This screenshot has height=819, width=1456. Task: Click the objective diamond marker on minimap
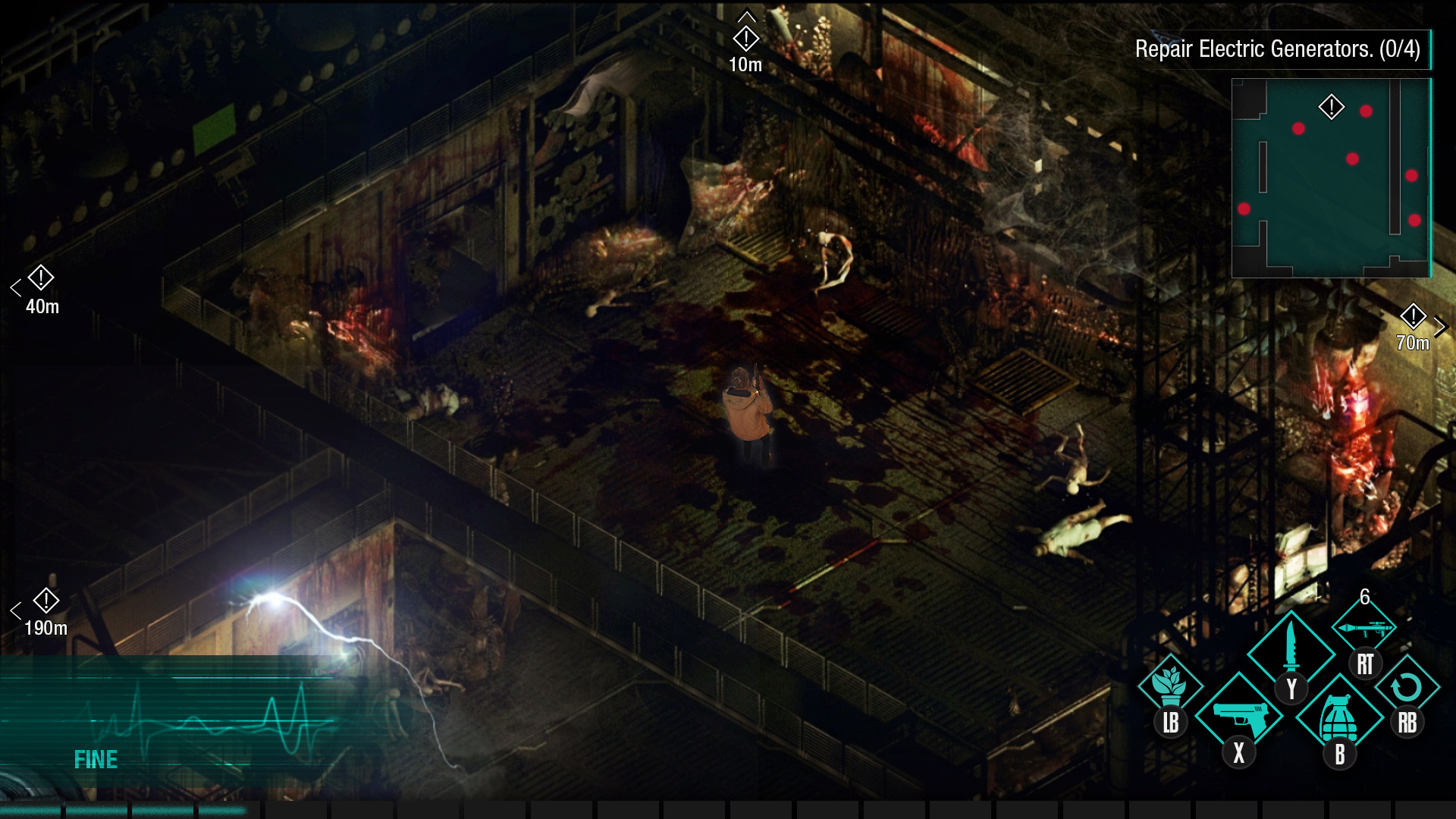pos(1332,107)
